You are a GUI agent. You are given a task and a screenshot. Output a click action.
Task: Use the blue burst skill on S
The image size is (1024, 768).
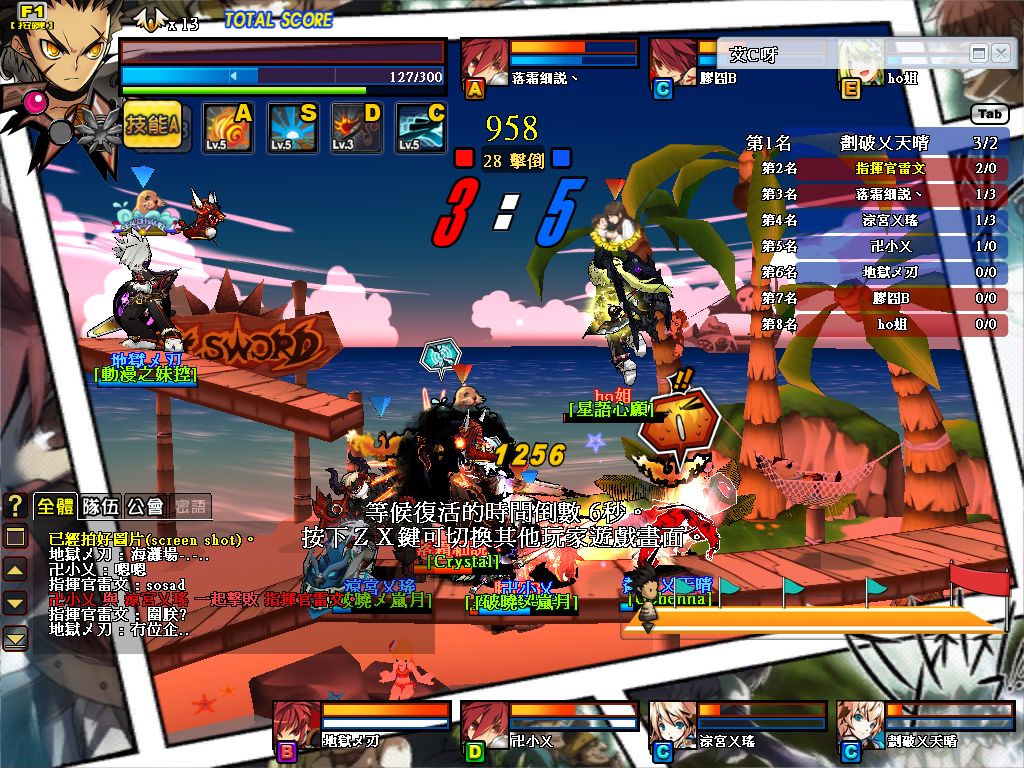293,128
